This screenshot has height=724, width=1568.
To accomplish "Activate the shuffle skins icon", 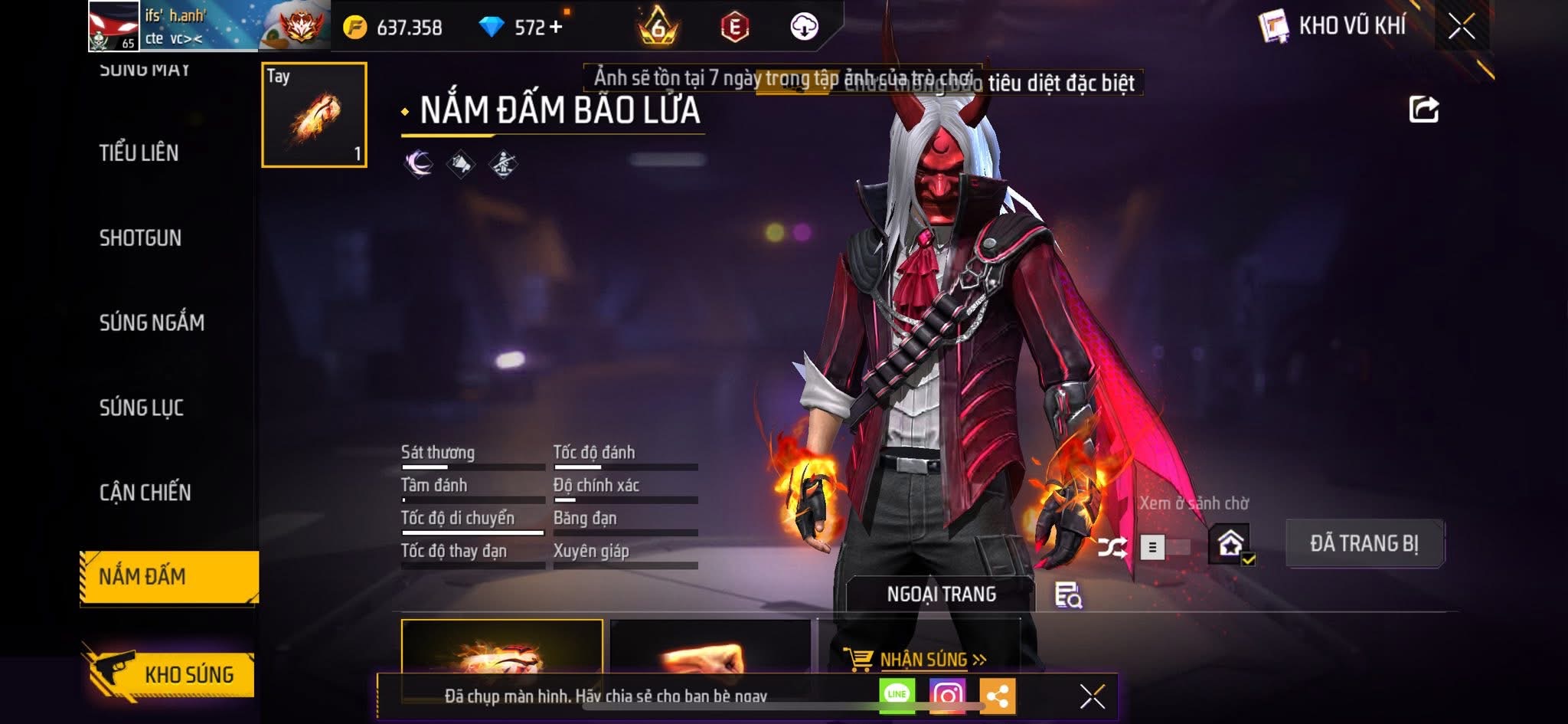I will coord(1112,547).
